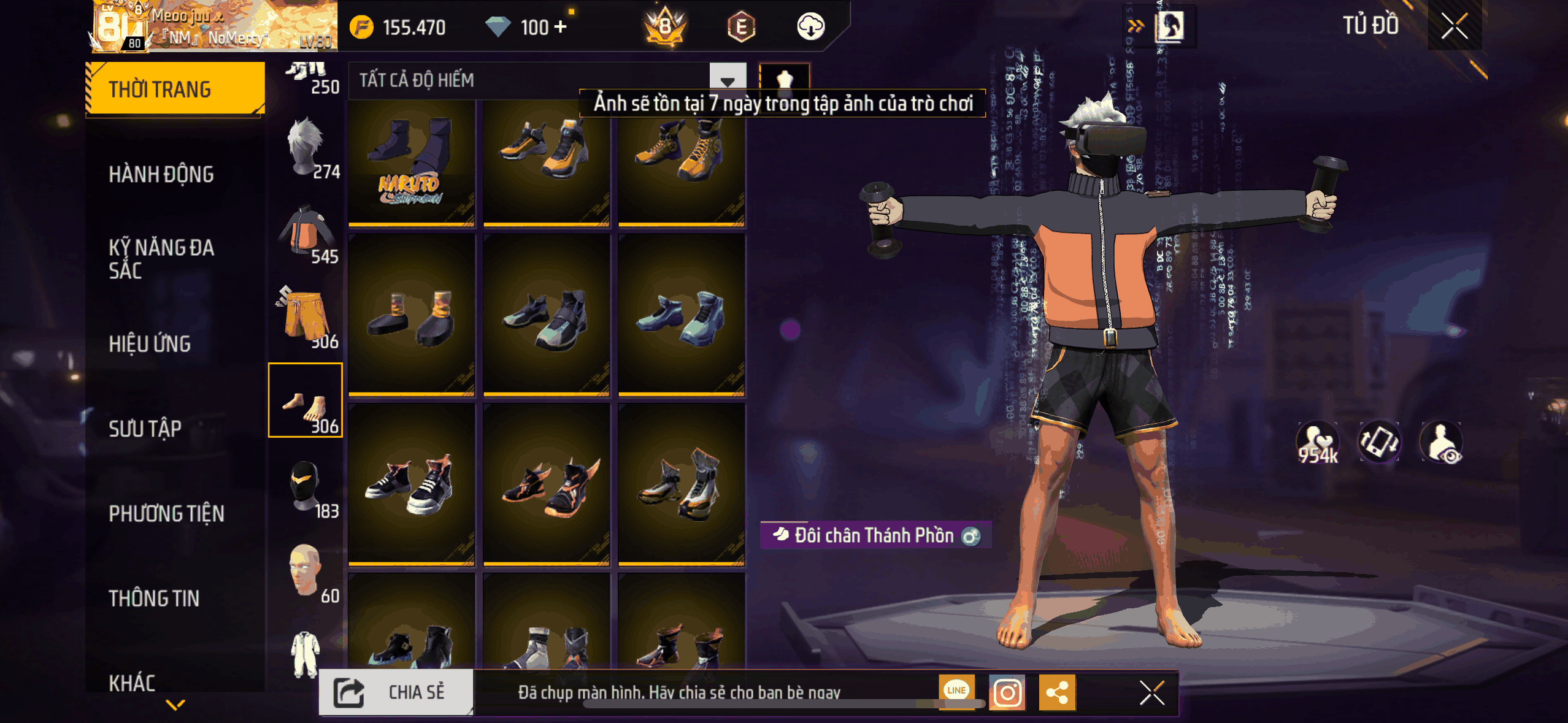Select the Naruto Shippuden sandals item
1568x723 pixels.
(412, 164)
